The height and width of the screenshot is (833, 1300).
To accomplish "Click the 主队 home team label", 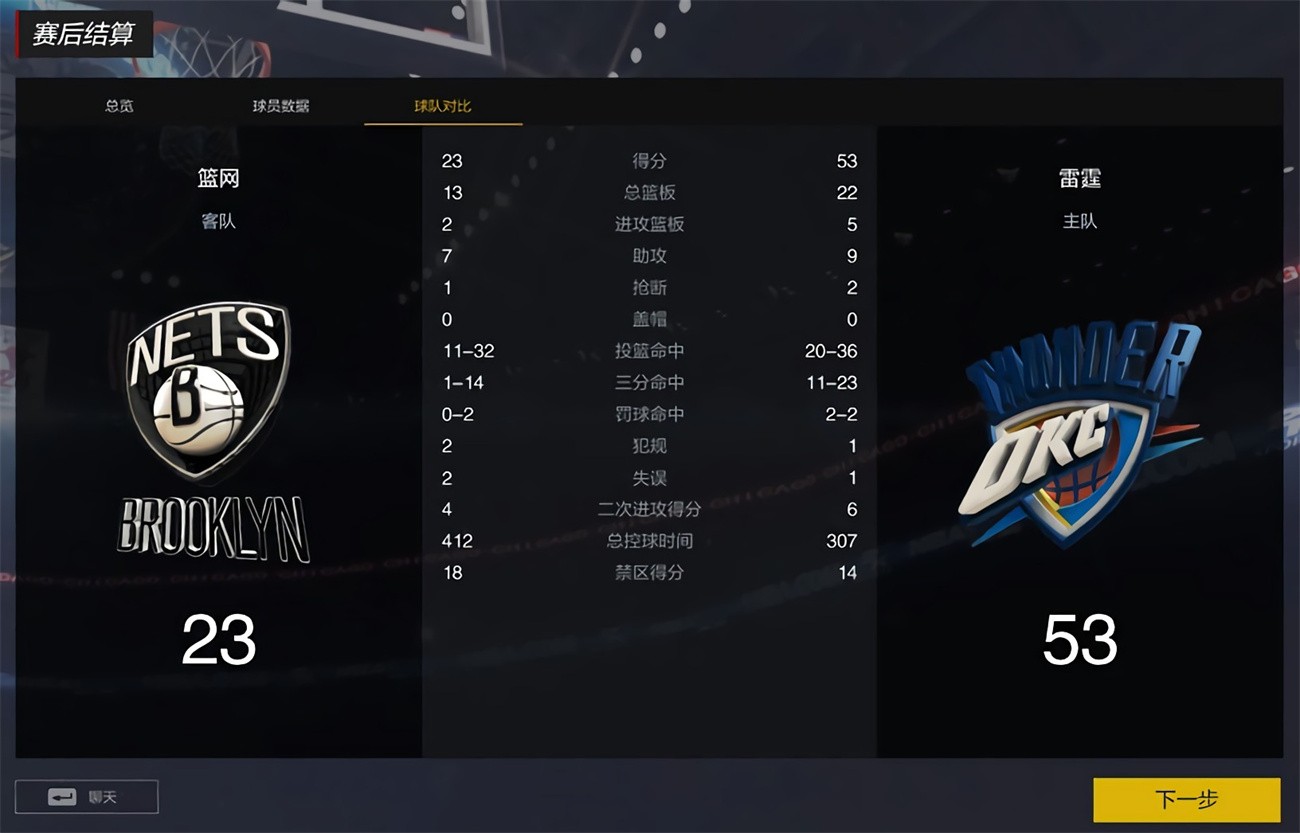I will click(1081, 221).
